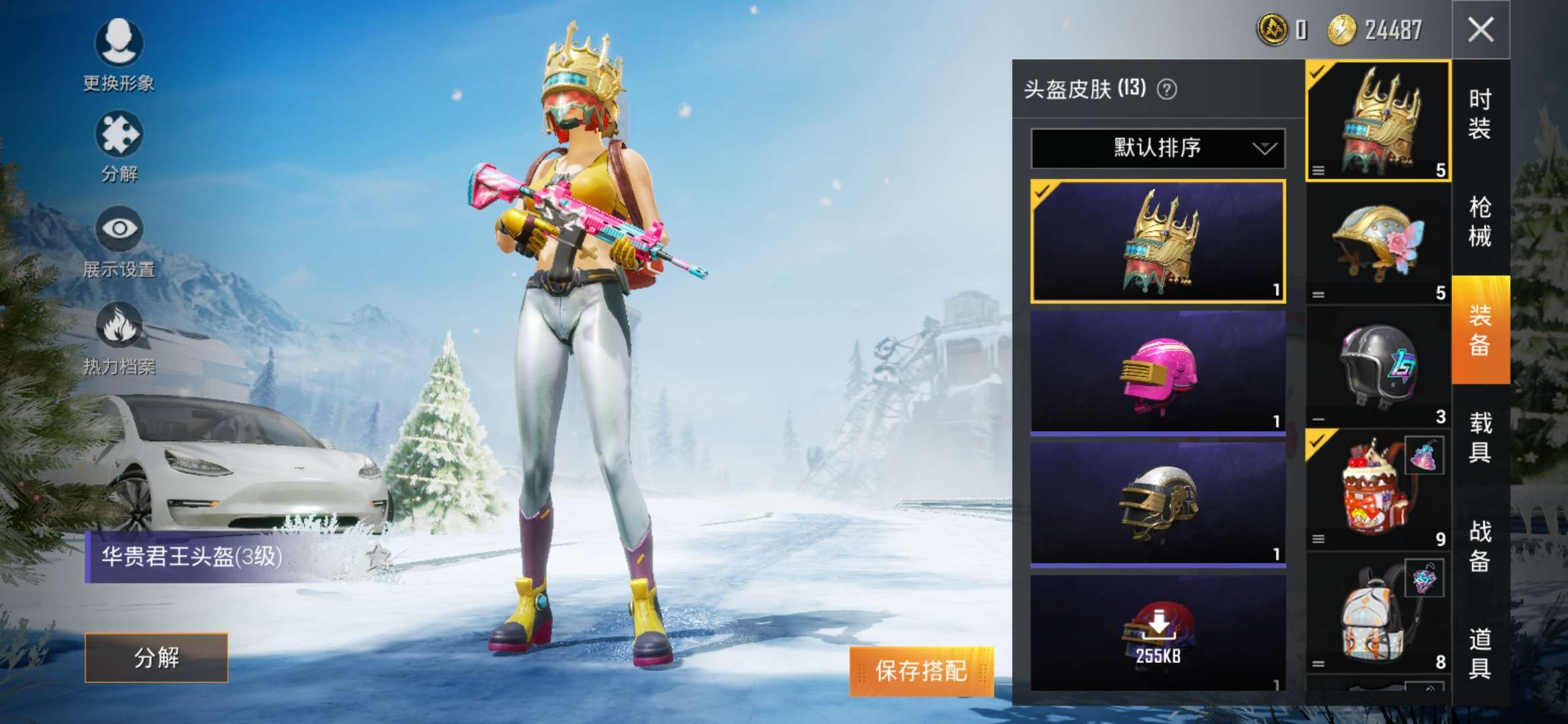The height and width of the screenshot is (724, 1568).
Task: Show help for 头盔皮肤 question mark
Action: pyautogui.click(x=1167, y=89)
